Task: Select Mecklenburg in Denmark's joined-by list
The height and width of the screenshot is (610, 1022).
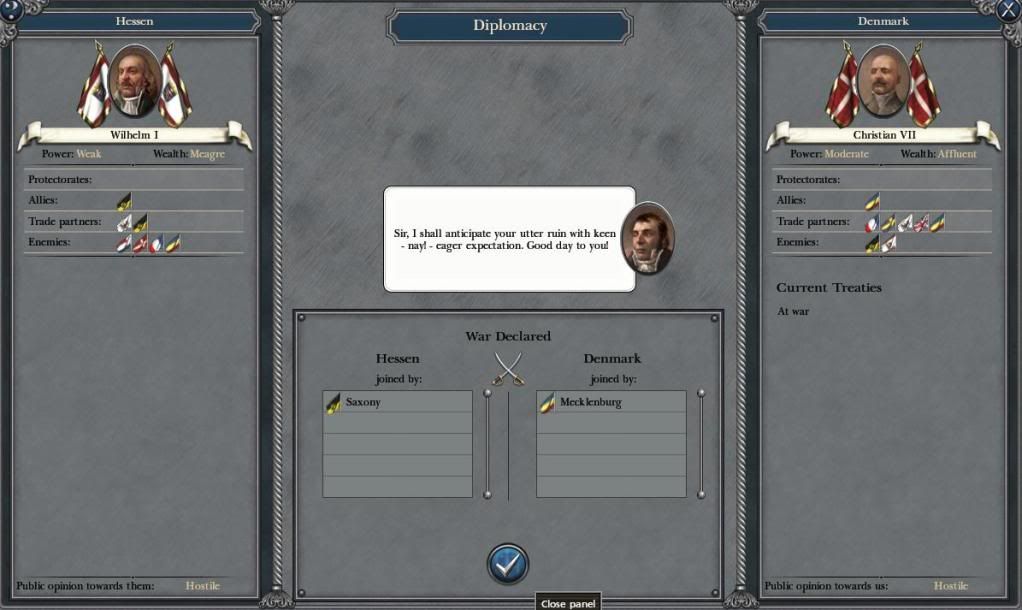Action: [x=611, y=402]
